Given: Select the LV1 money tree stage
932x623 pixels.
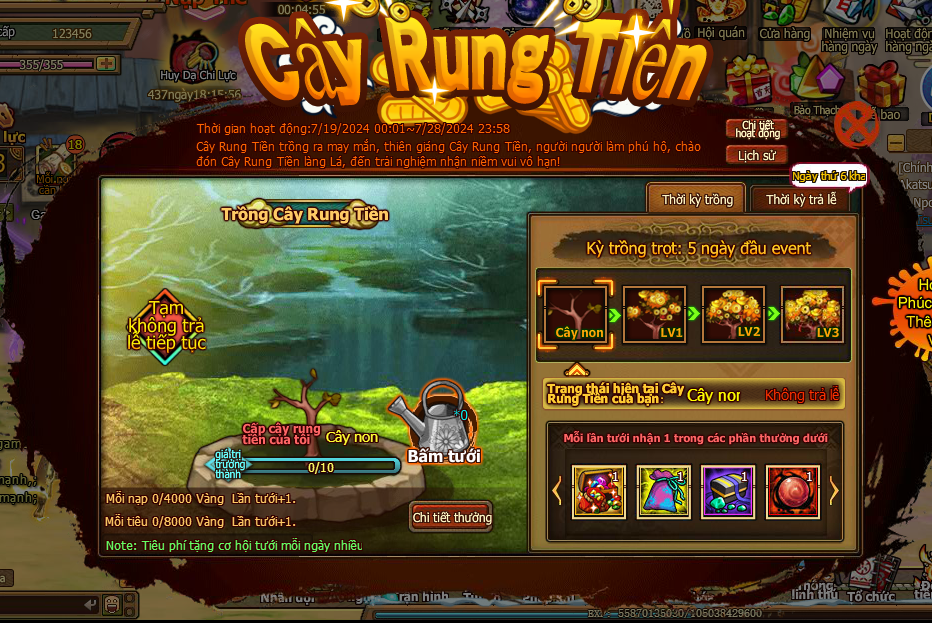Looking at the screenshot, I should (x=654, y=315).
